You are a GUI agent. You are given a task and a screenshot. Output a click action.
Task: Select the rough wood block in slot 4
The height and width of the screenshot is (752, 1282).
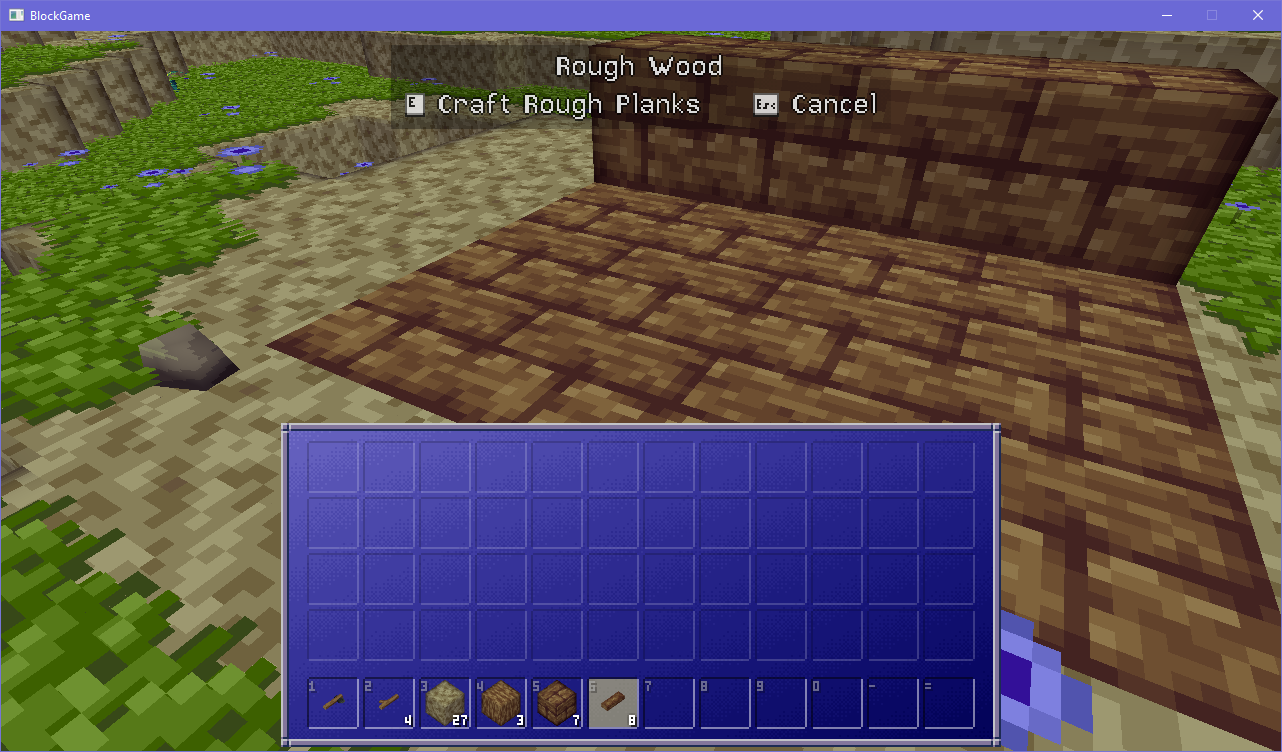(500, 703)
